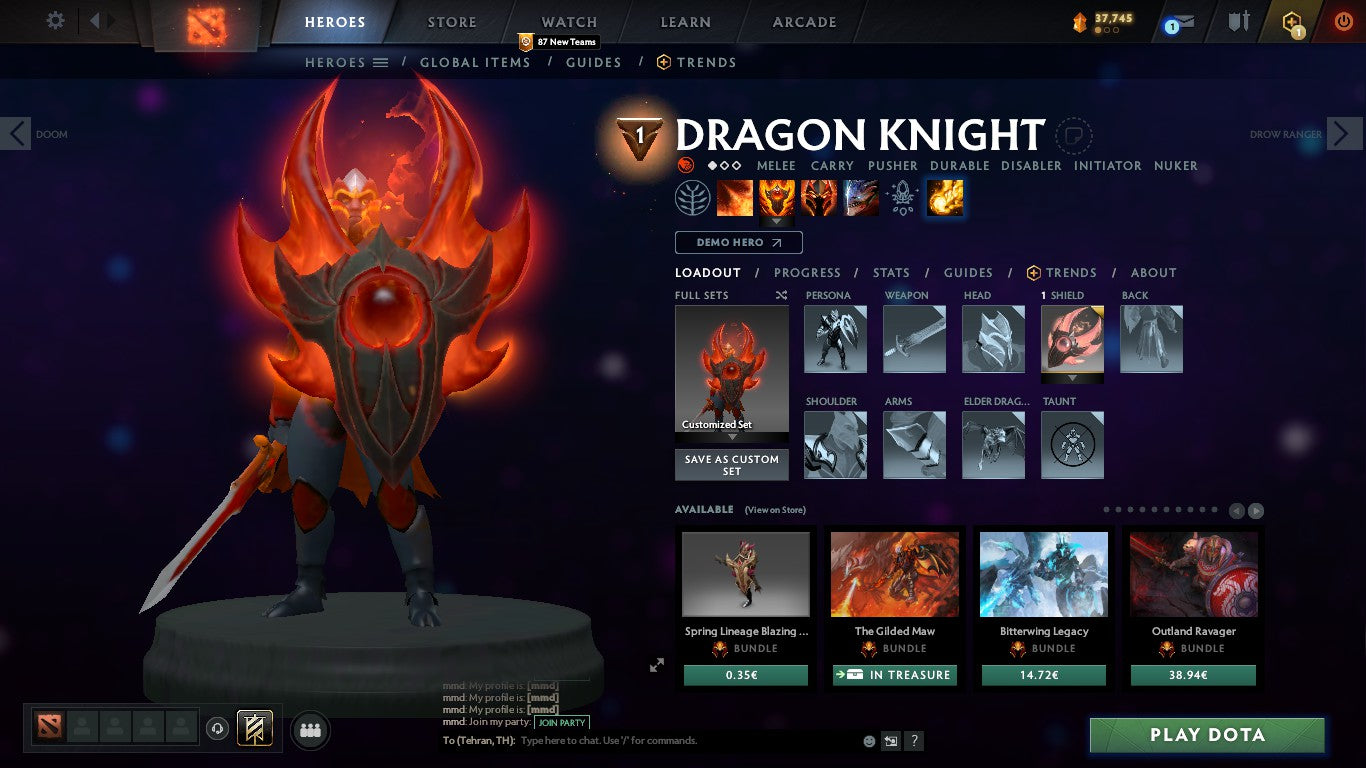The image size is (1366, 768).
Task: Open the Breathe Fire ability icon
Action: pyautogui.click(x=735, y=197)
